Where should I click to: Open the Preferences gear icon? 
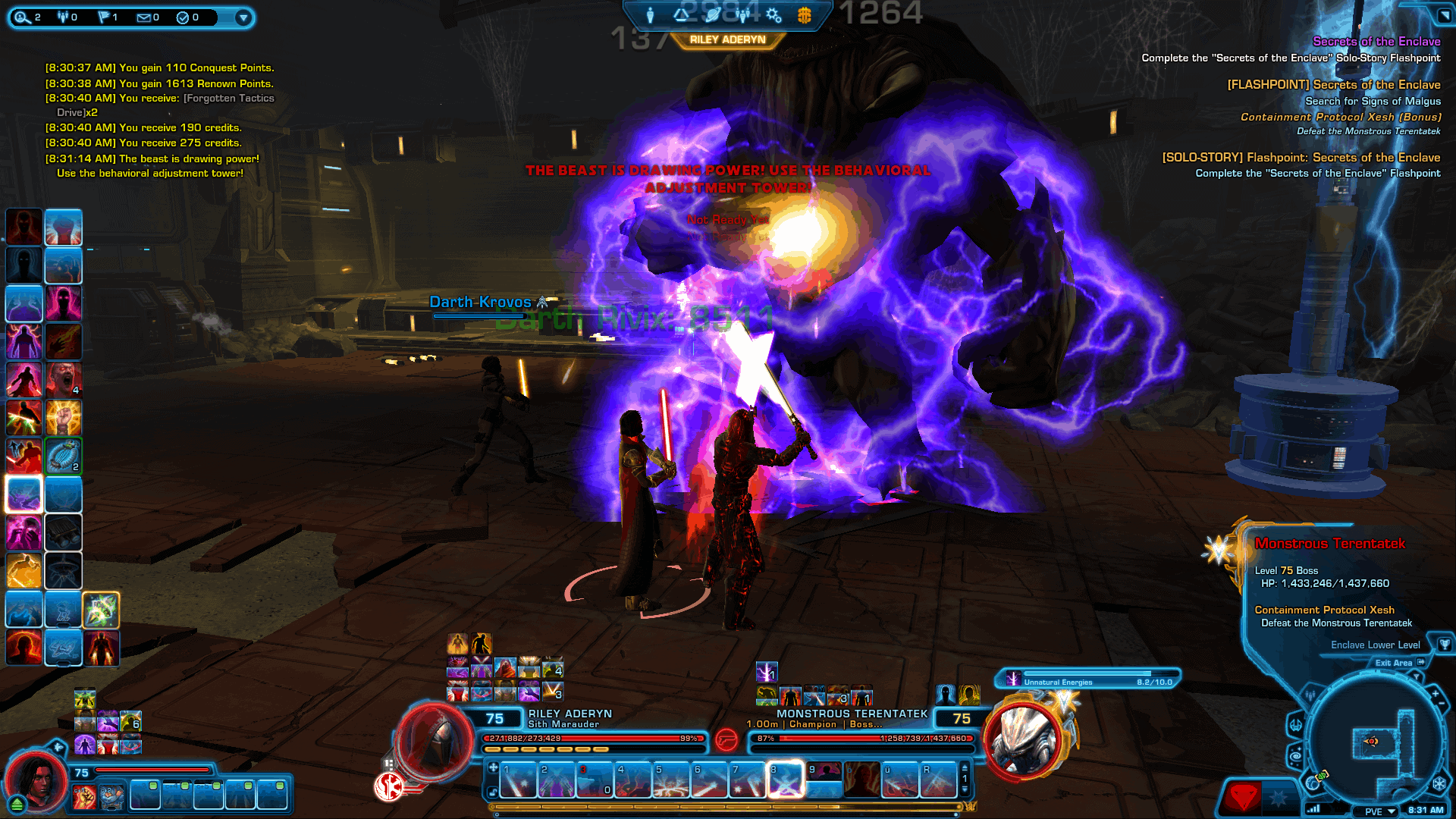[773, 15]
